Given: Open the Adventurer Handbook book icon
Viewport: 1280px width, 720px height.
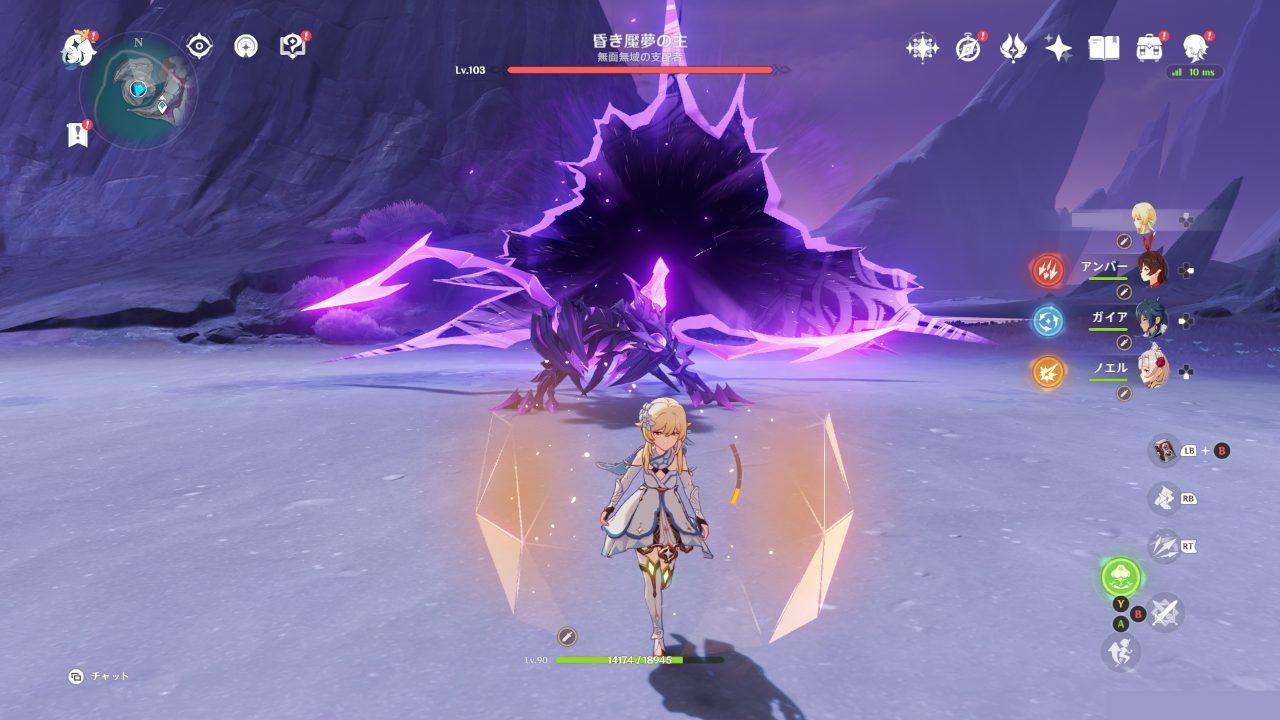Looking at the screenshot, I should point(1103,48).
